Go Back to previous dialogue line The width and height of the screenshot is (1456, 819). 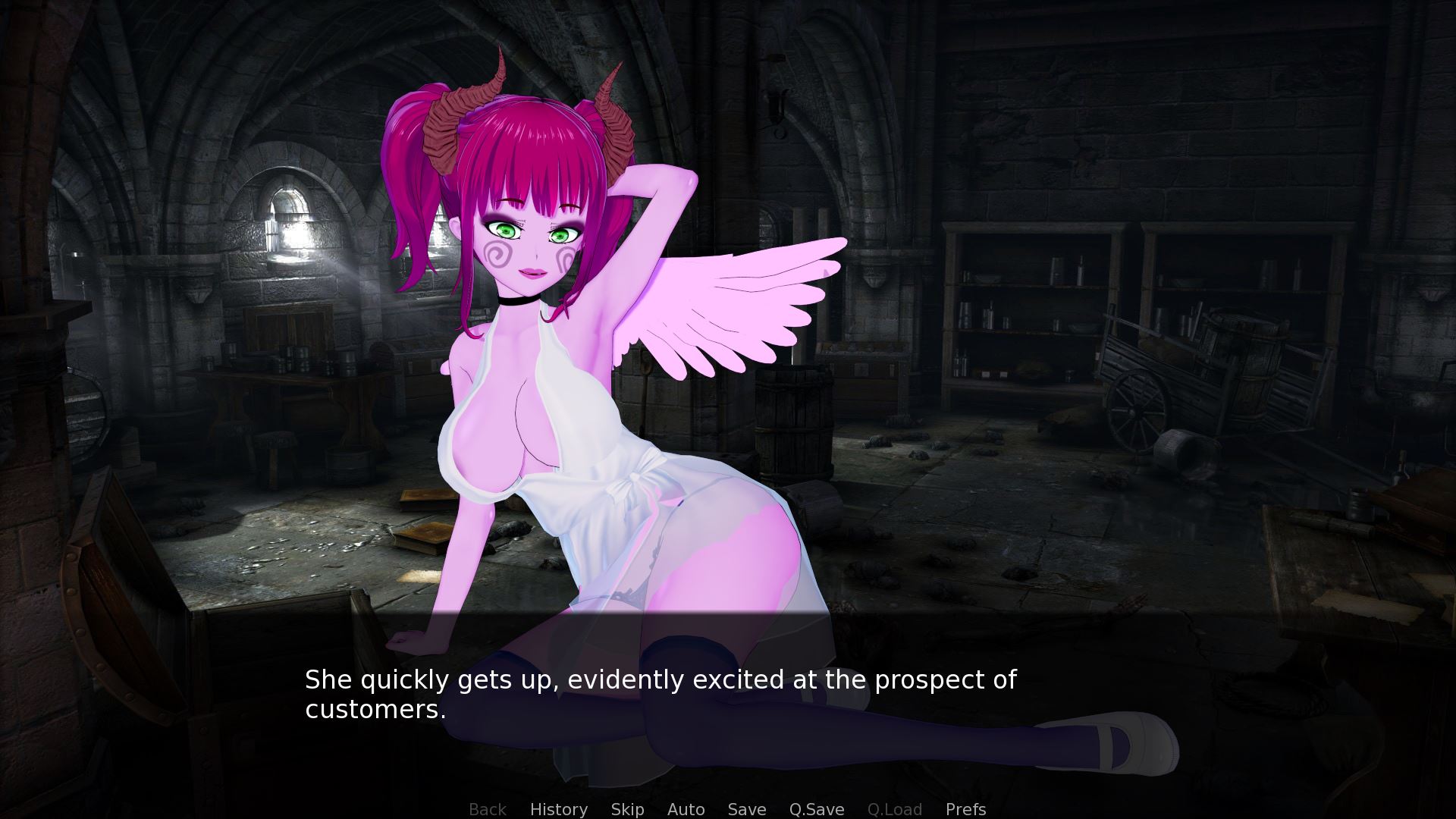tap(487, 809)
